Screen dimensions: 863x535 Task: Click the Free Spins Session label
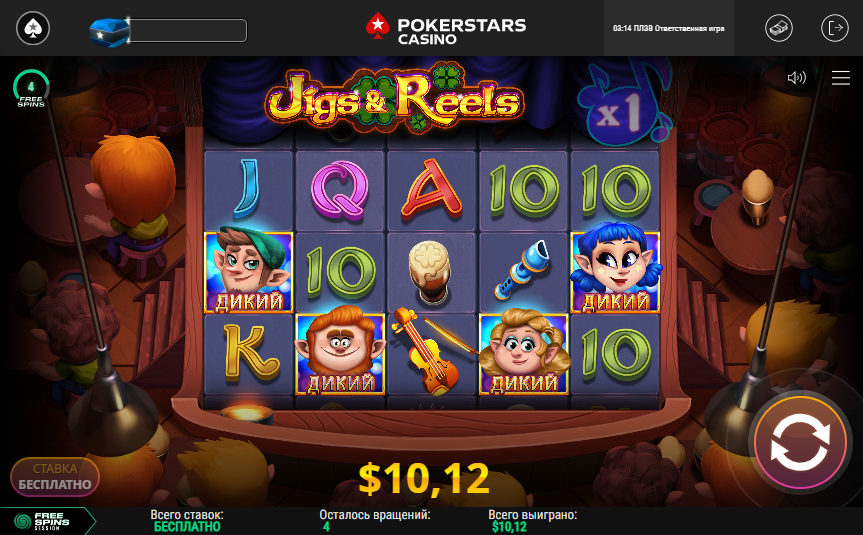44,521
